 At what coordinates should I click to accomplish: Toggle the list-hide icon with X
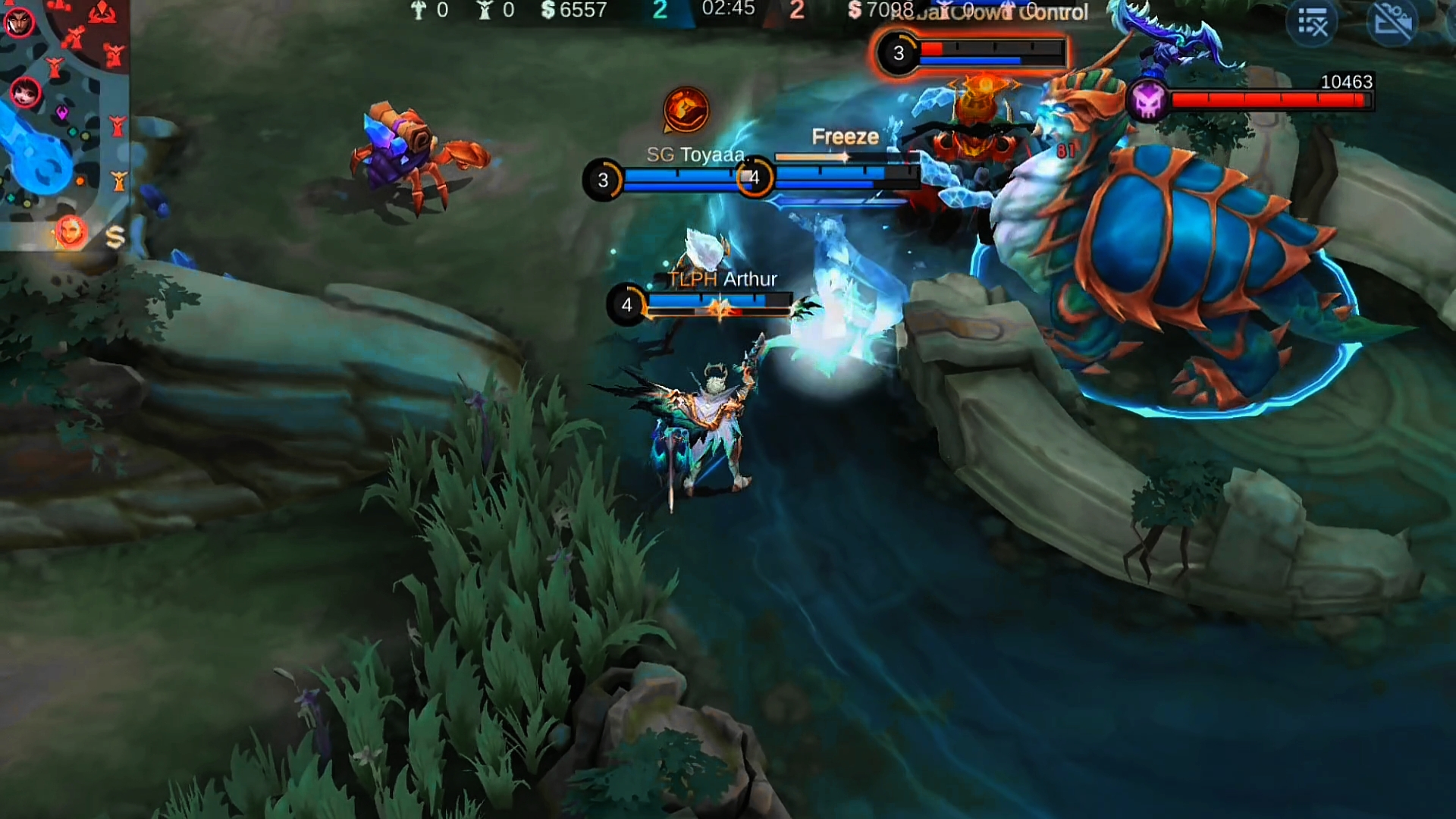pyautogui.click(x=1312, y=23)
